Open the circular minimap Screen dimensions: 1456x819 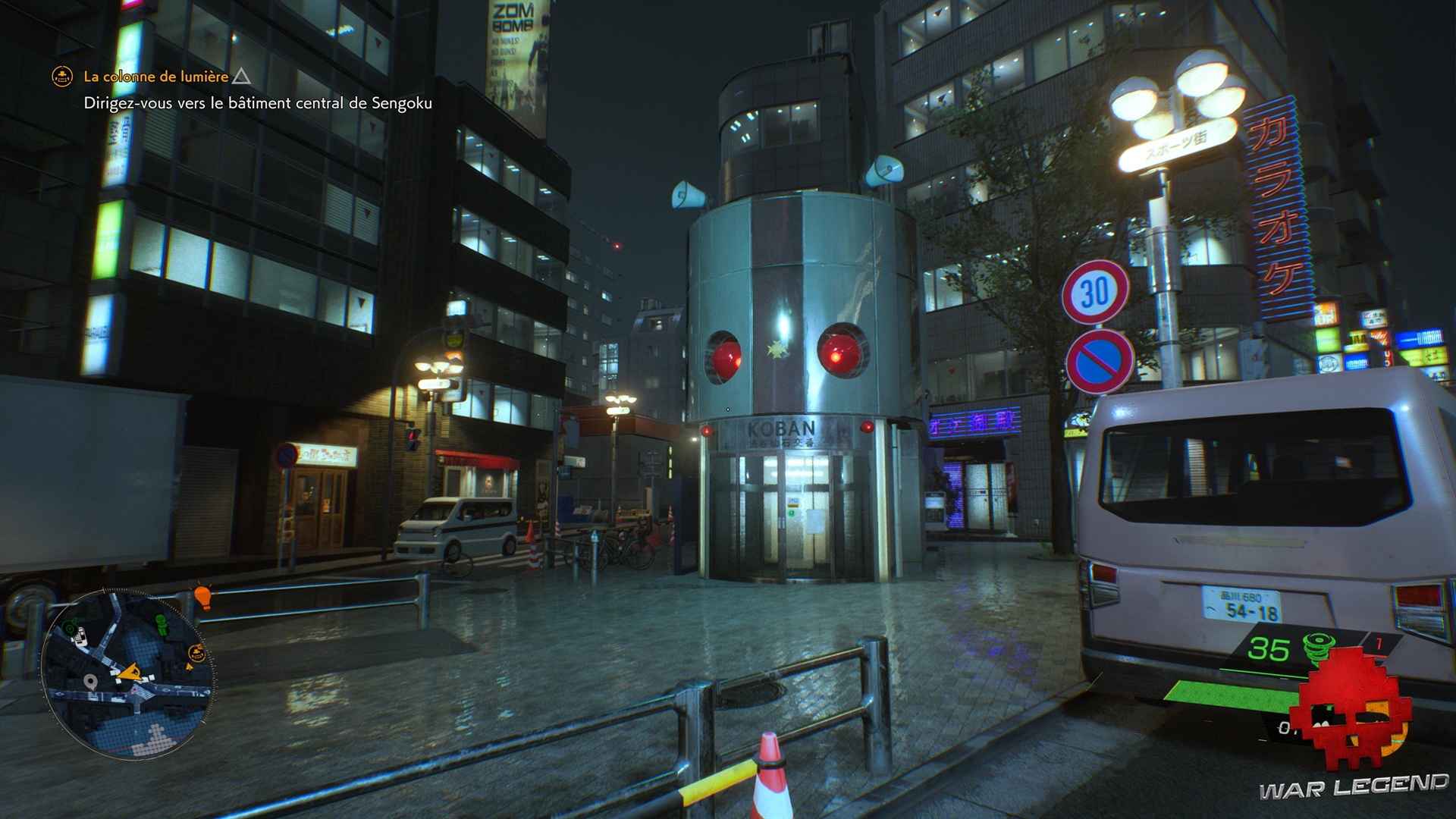coord(127,674)
